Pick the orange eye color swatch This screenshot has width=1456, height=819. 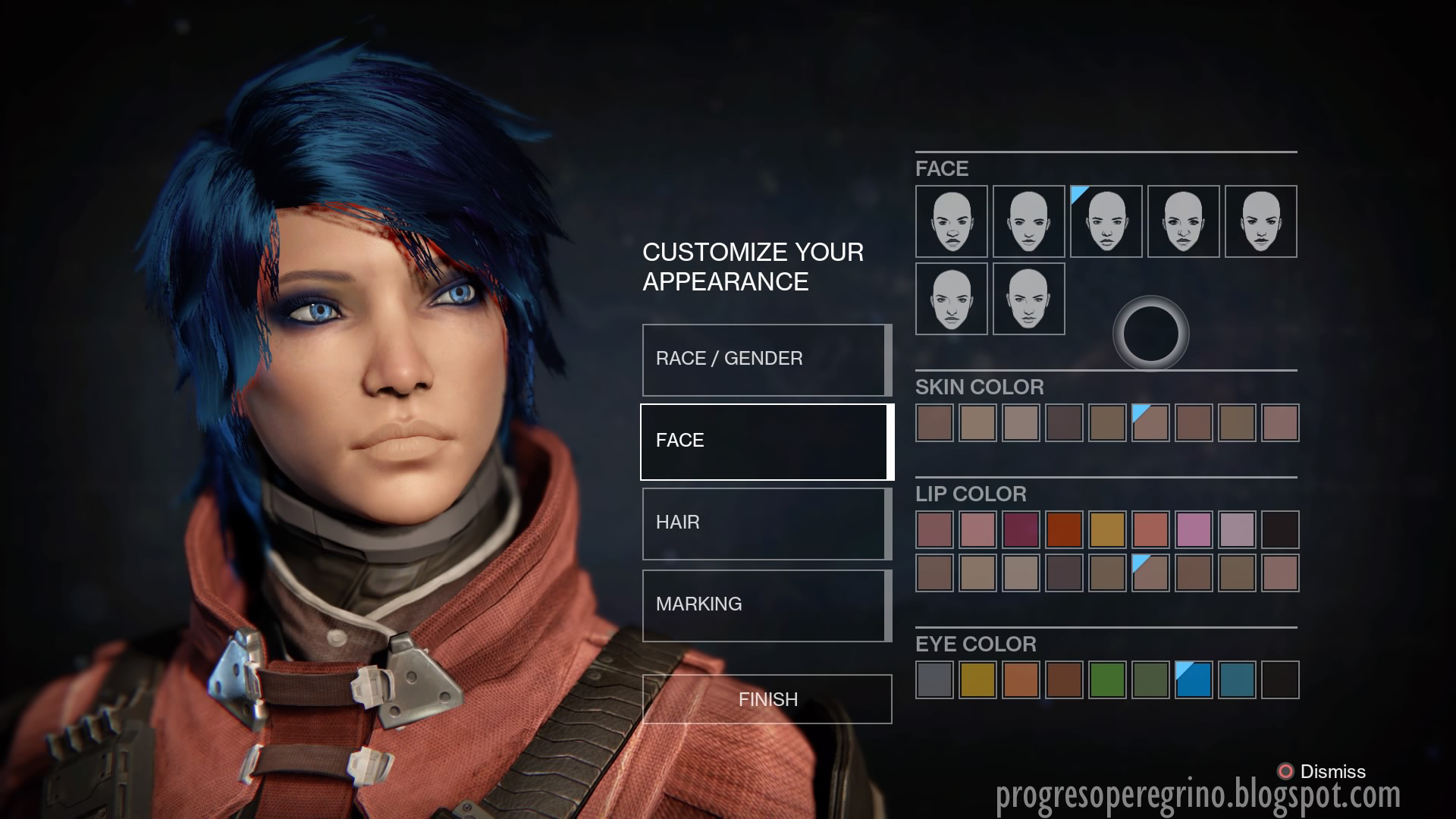[x=1021, y=680]
